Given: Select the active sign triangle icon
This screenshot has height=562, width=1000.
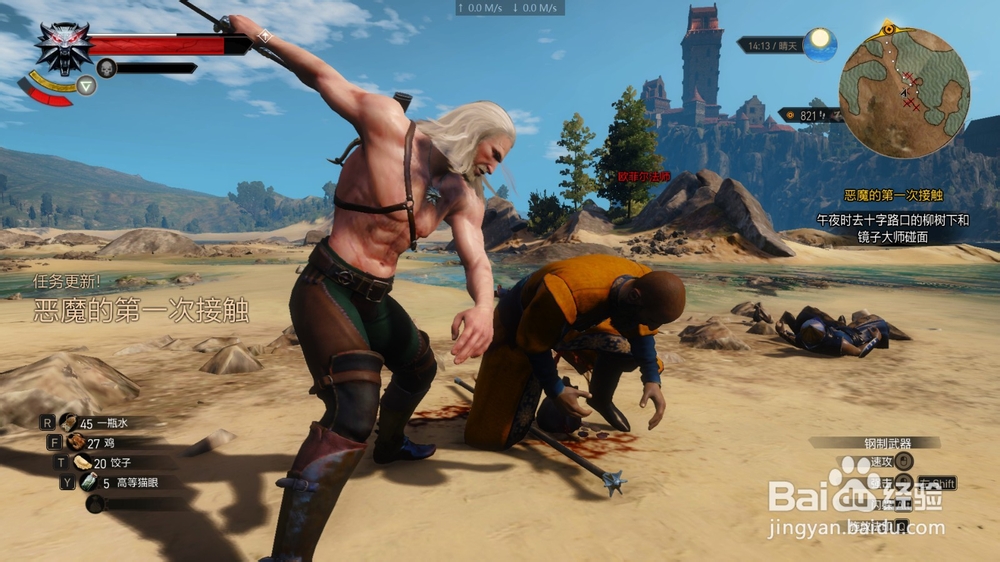Looking at the screenshot, I should (87, 86).
